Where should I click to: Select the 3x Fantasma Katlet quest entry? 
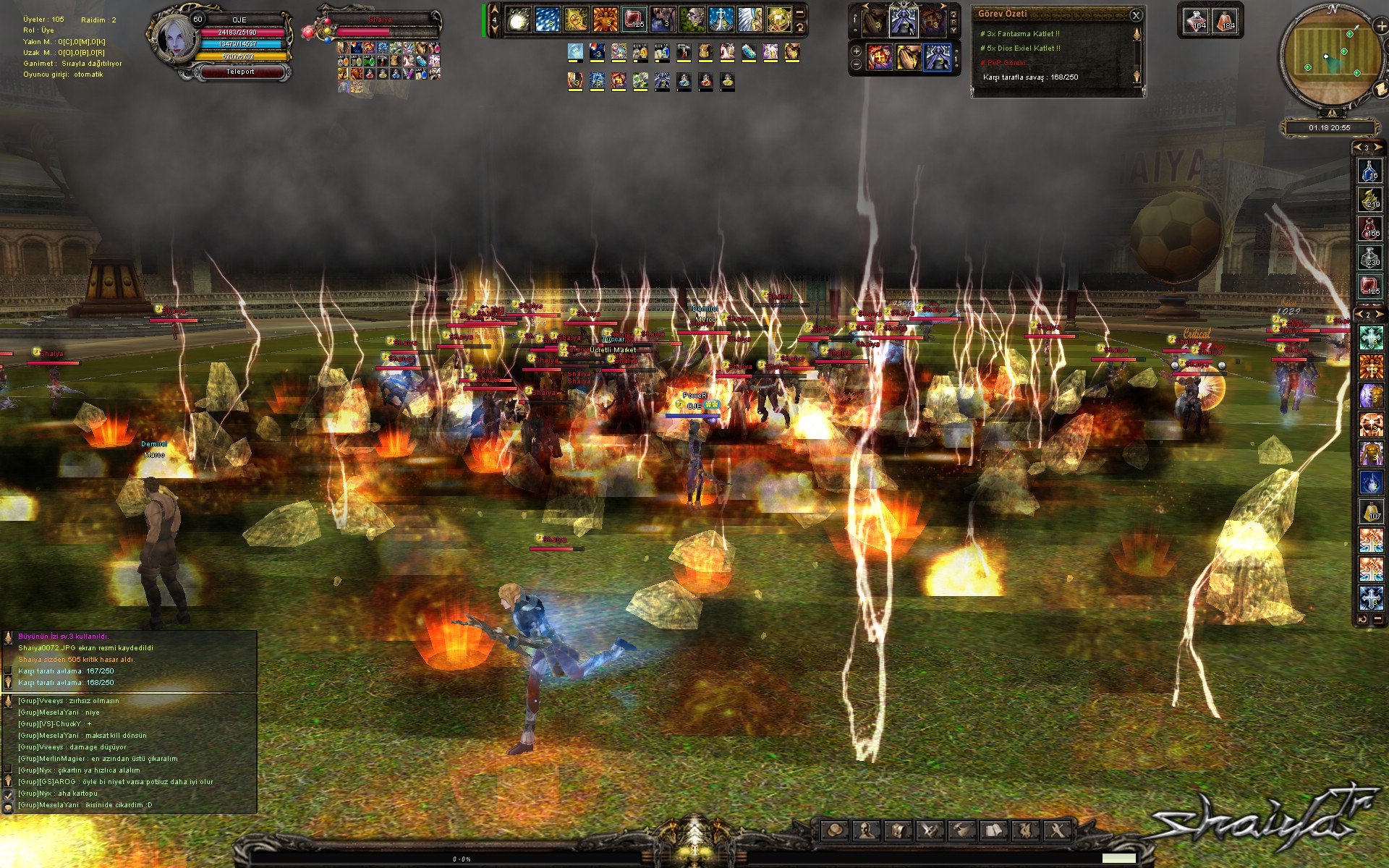1020,34
